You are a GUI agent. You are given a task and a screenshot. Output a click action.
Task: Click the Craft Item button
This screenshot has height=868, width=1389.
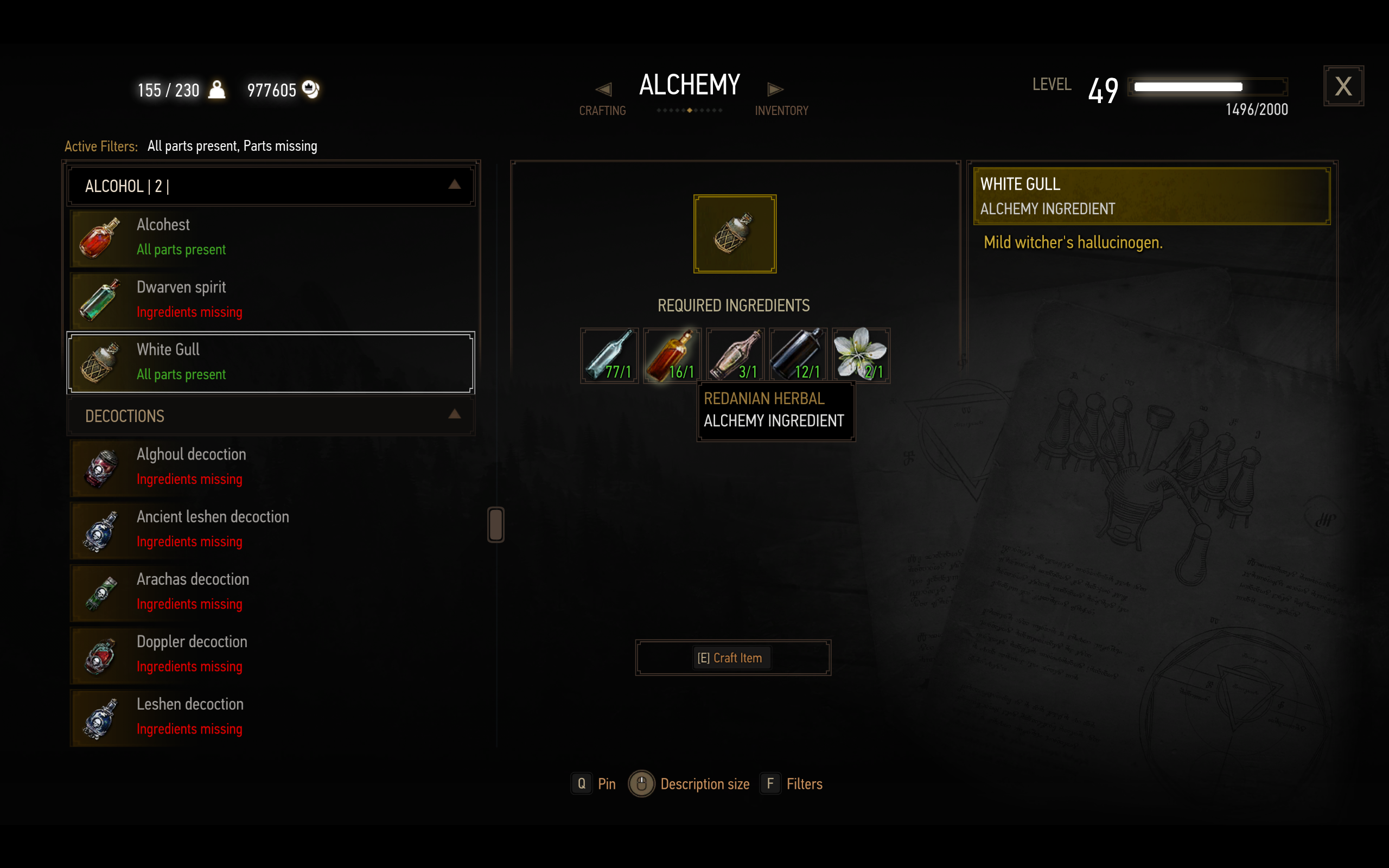[x=732, y=658]
